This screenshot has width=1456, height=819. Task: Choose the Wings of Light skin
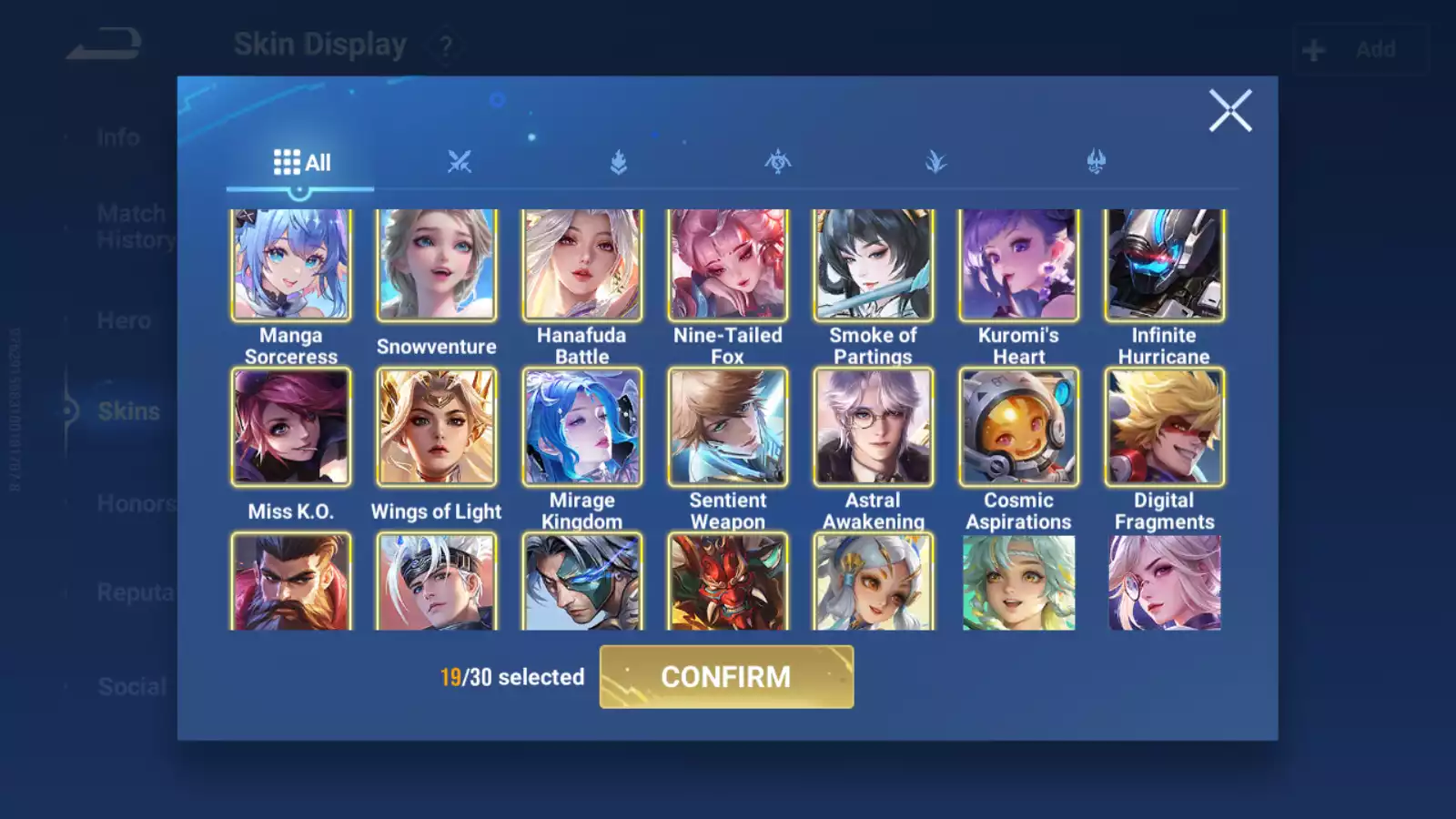click(x=437, y=427)
